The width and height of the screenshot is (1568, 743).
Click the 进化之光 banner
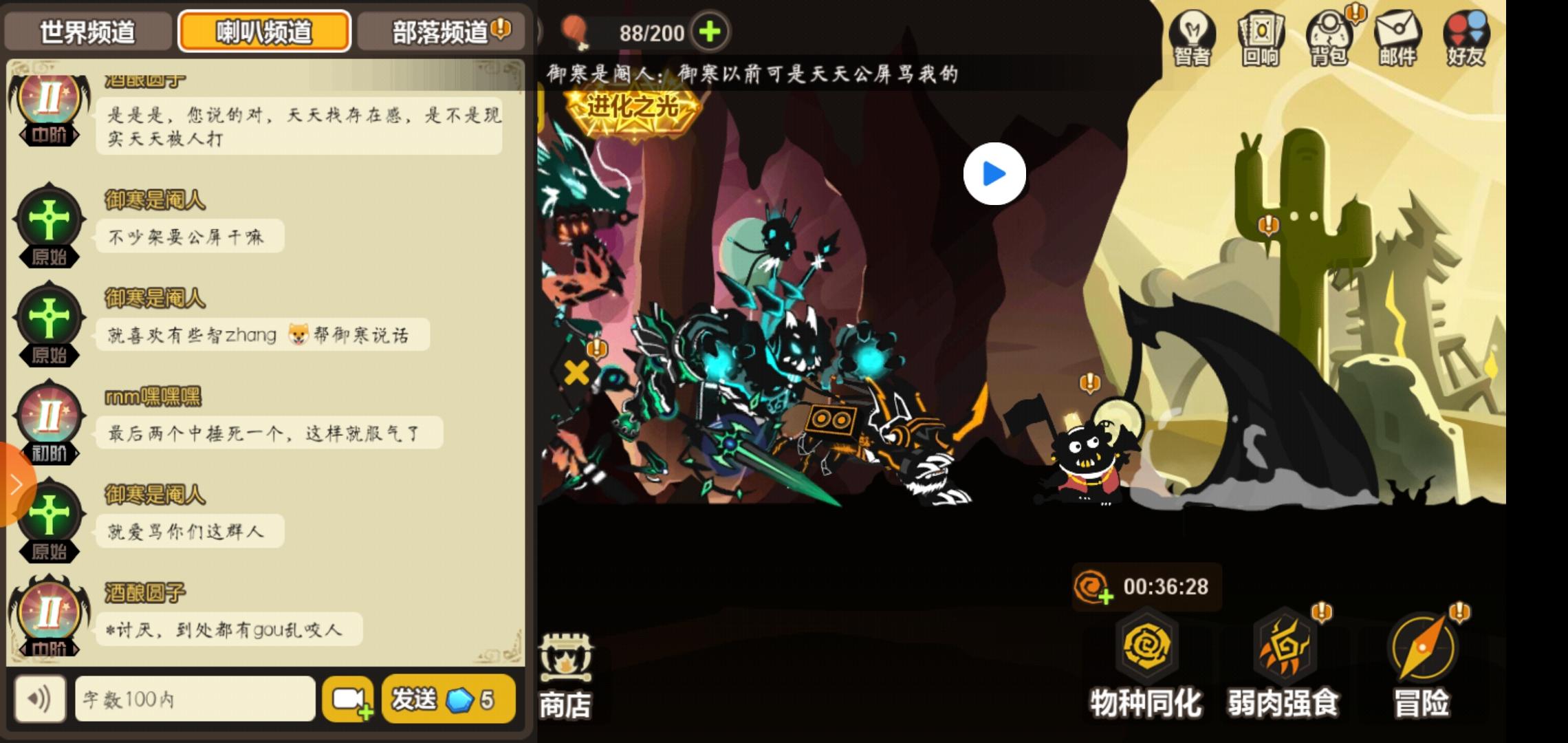633,107
